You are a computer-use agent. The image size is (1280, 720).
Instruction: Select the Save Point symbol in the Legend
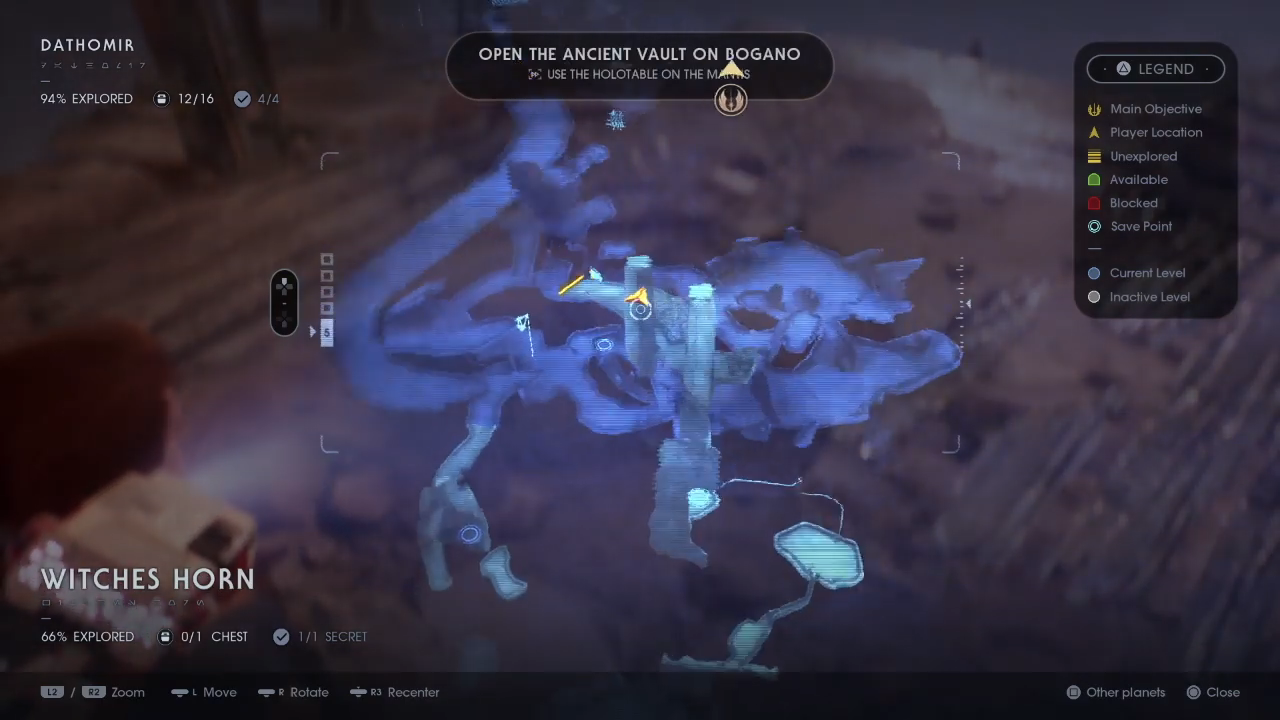pos(1094,226)
